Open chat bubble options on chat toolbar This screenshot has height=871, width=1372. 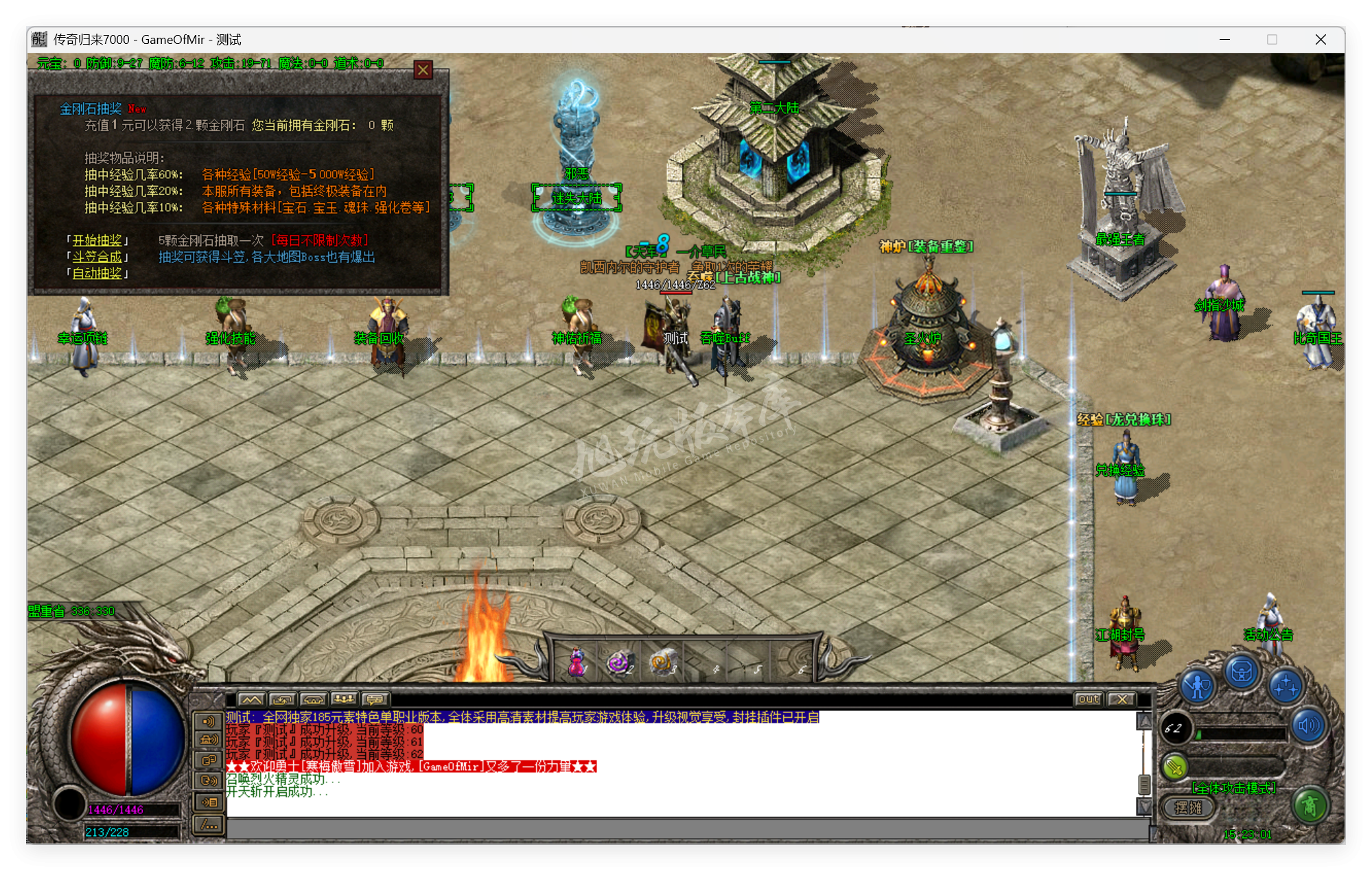[x=373, y=699]
